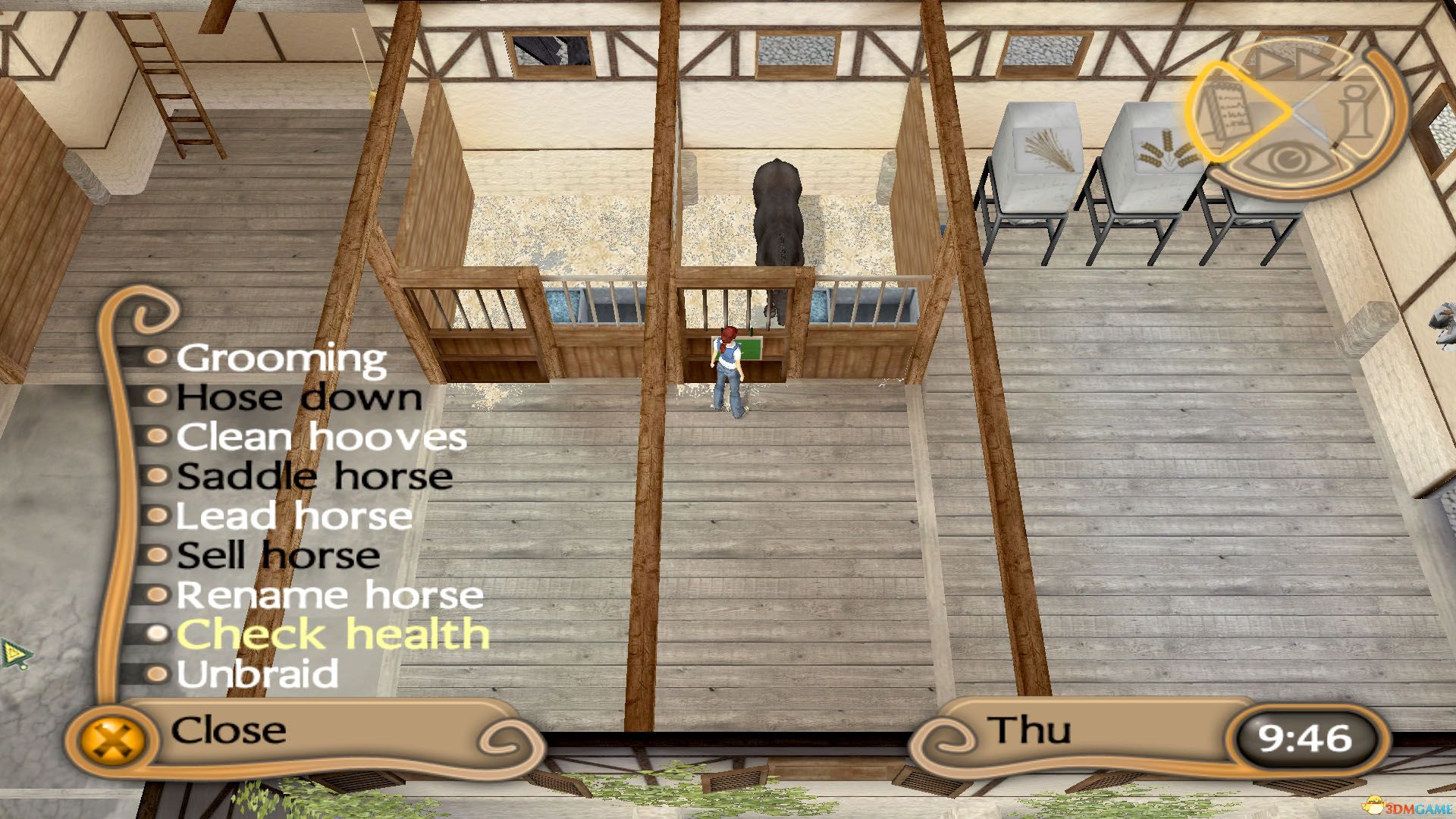This screenshot has height=819, width=1456.
Task: Select the bullet next to Grooming
Action: [157, 357]
